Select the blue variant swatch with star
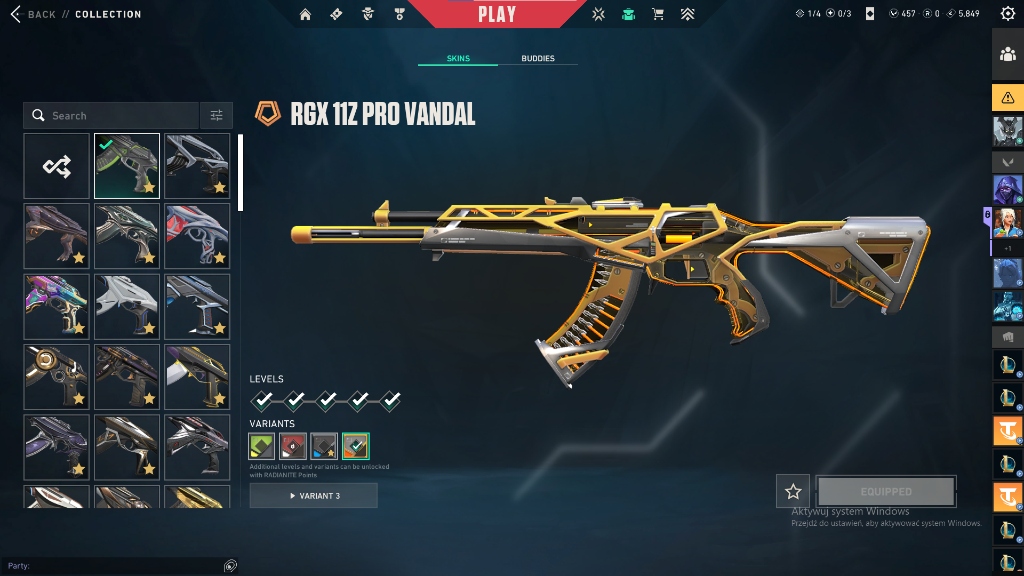 [324, 446]
